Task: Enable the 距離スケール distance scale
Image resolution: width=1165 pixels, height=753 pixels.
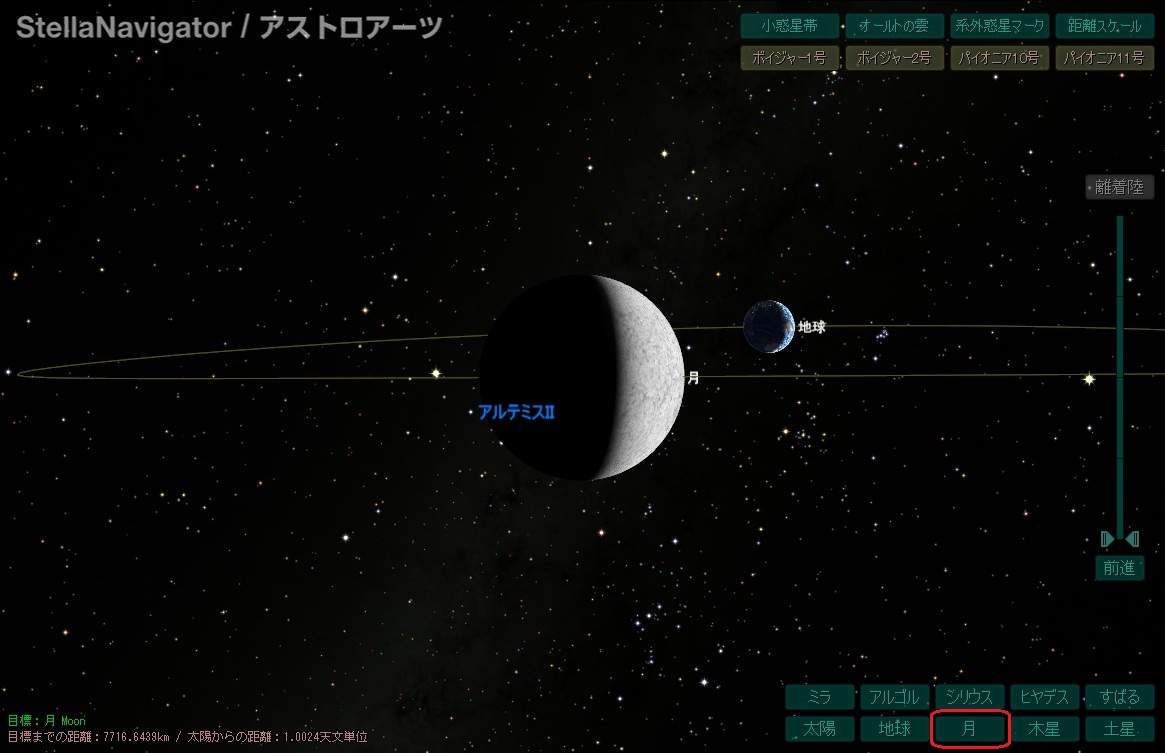Action: [x=1104, y=26]
